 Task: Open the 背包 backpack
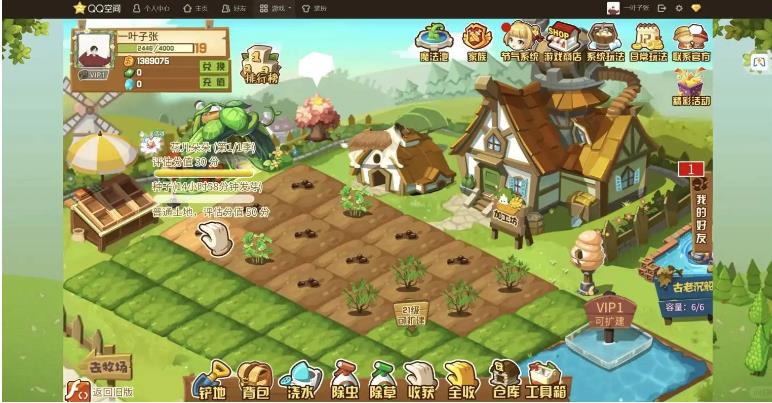255,380
